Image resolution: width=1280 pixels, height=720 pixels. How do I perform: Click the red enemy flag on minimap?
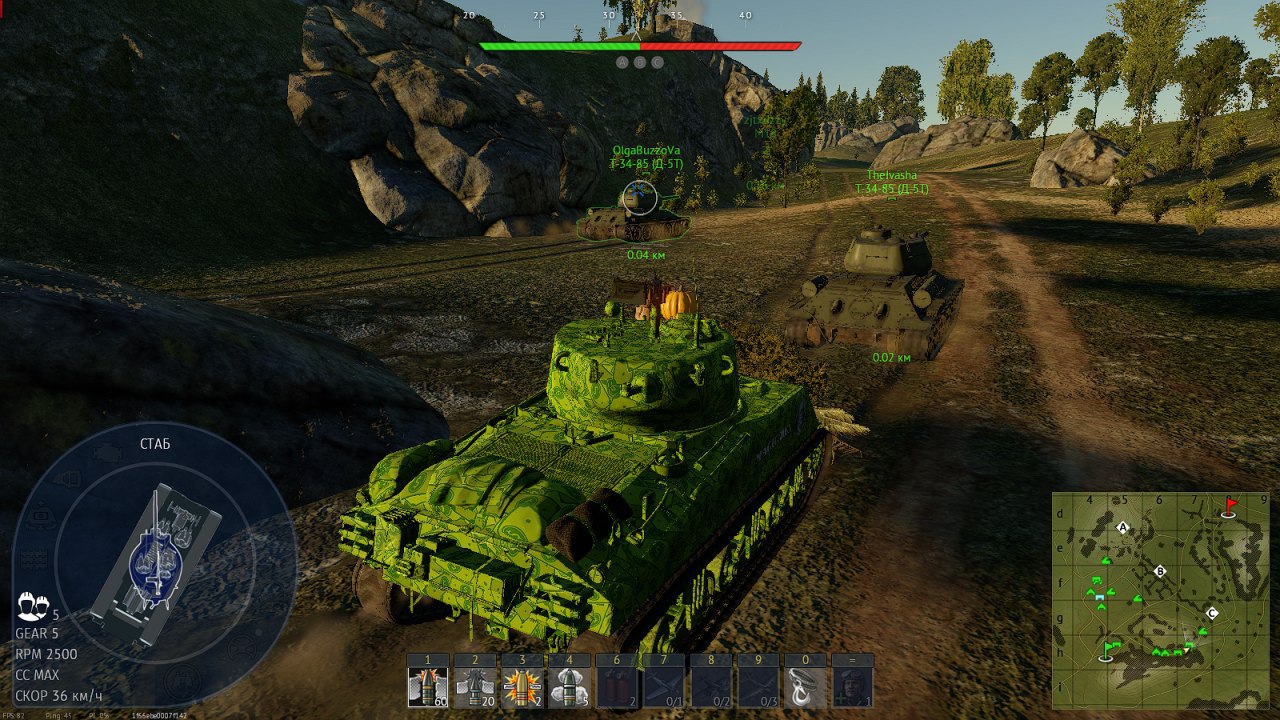click(x=1230, y=507)
